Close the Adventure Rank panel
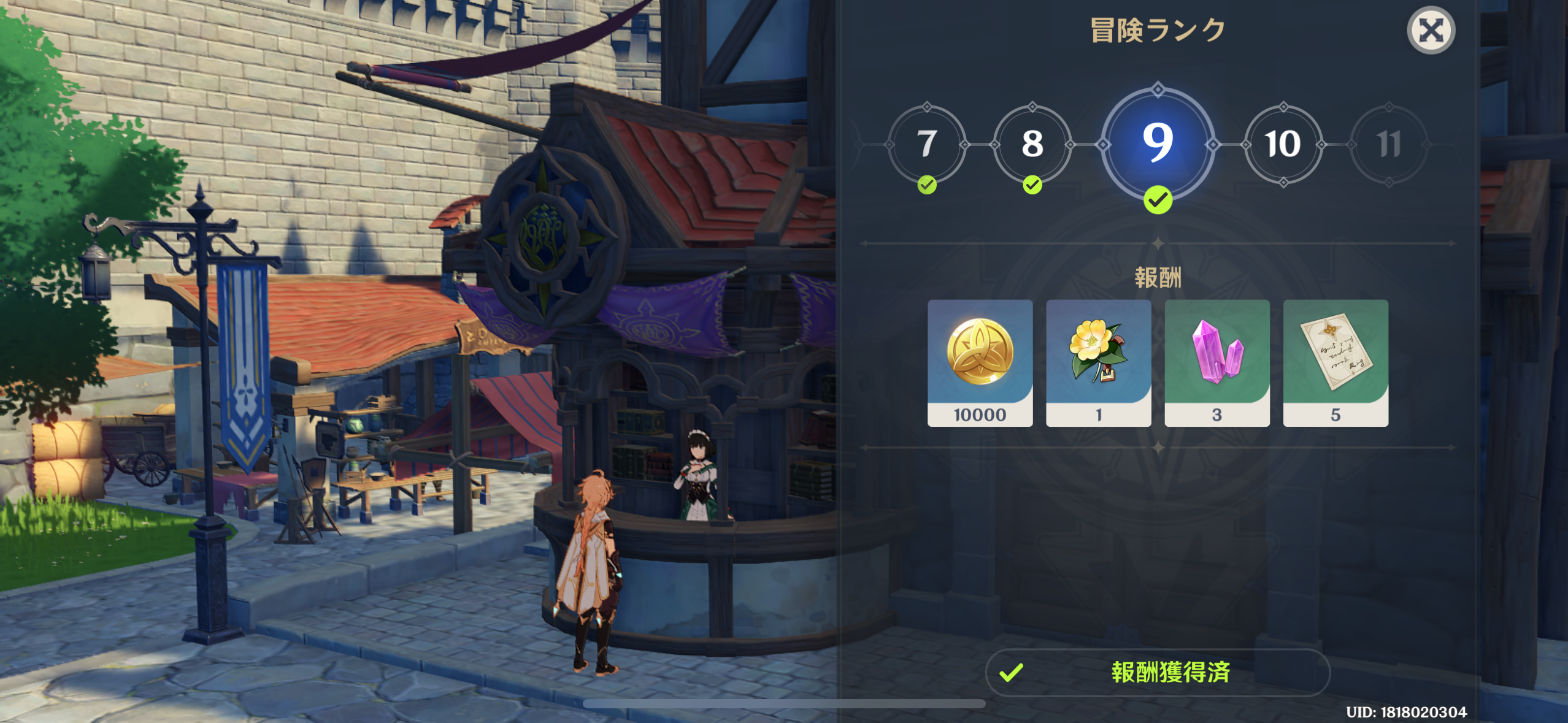 tap(1431, 29)
